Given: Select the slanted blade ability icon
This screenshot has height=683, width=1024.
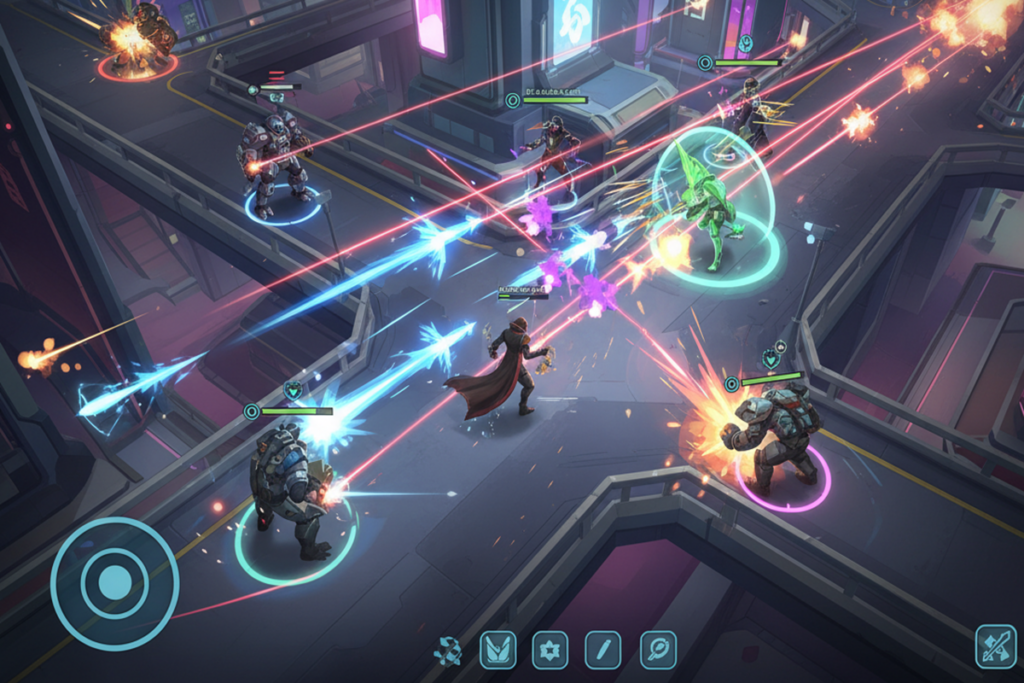Looking at the screenshot, I should click(x=603, y=650).
